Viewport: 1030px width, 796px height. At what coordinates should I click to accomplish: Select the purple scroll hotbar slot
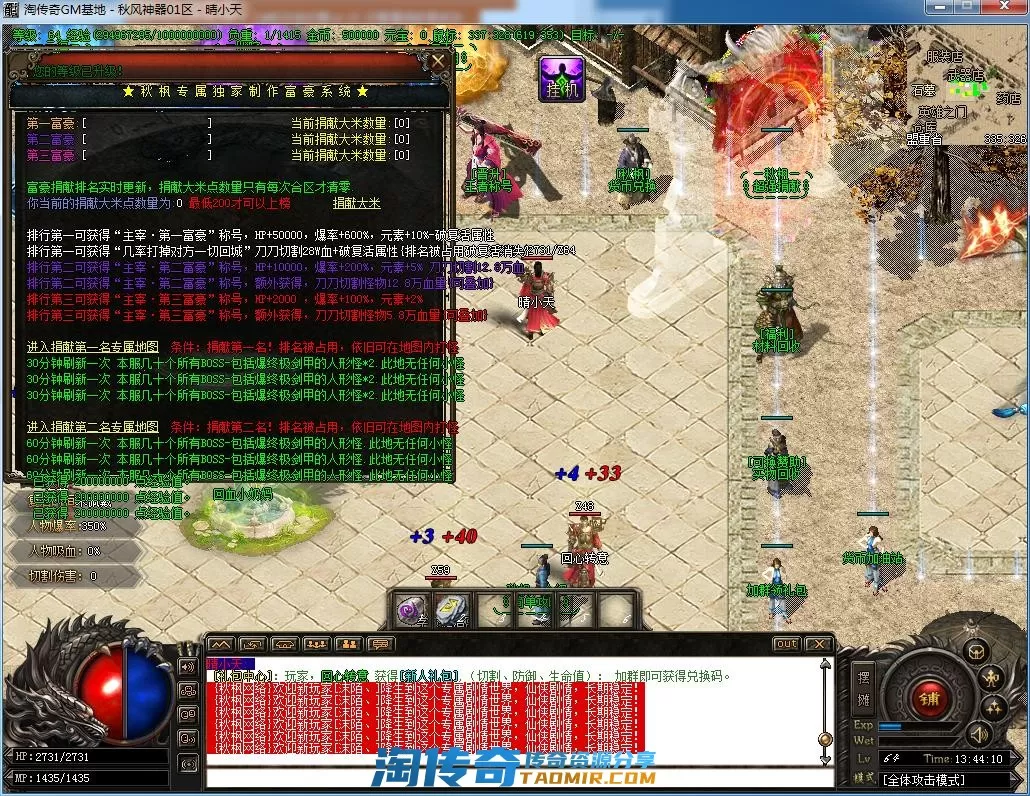(x=411, y=610)
